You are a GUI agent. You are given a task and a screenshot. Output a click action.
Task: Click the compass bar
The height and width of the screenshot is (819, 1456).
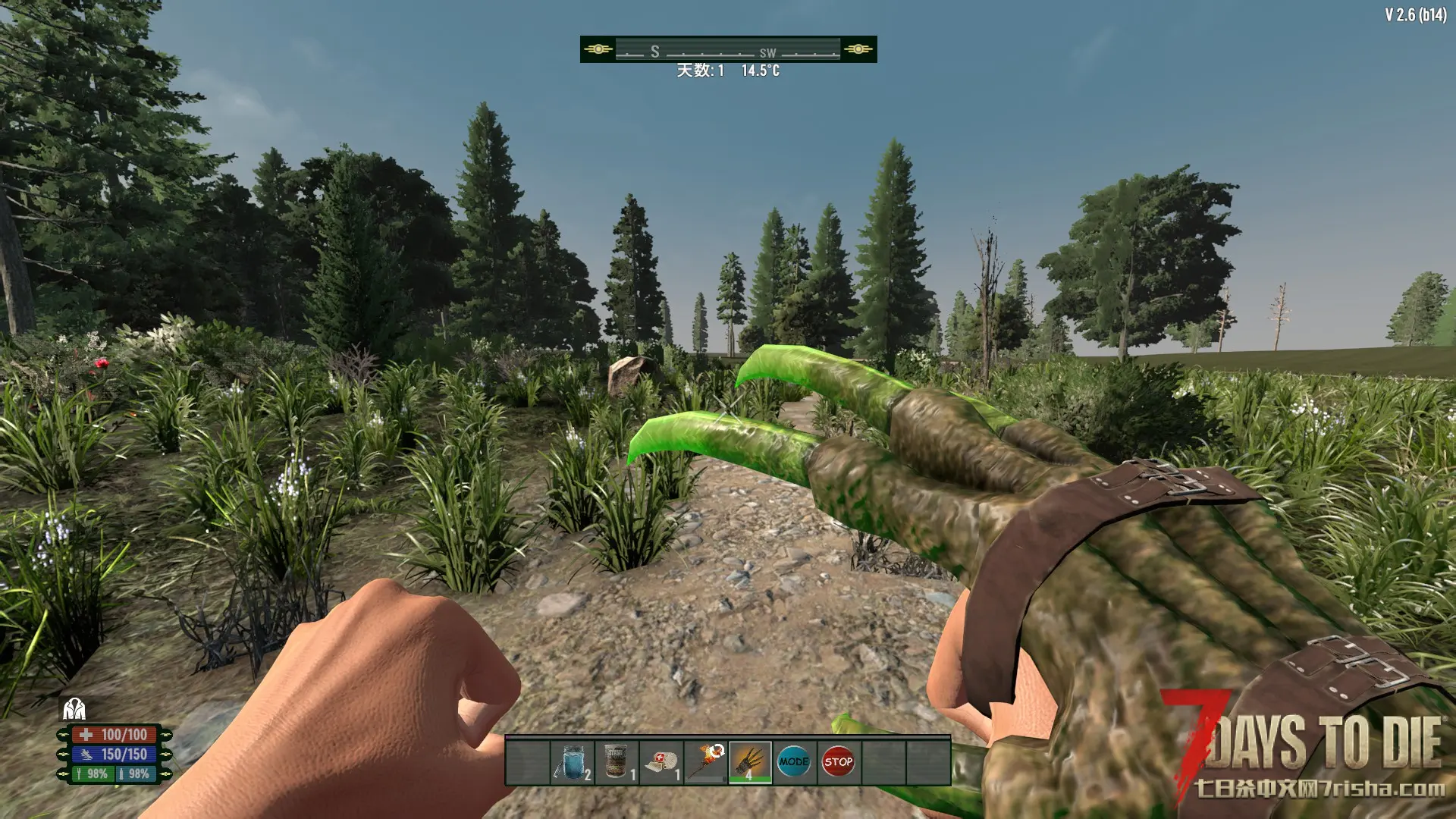pos(728,49)
